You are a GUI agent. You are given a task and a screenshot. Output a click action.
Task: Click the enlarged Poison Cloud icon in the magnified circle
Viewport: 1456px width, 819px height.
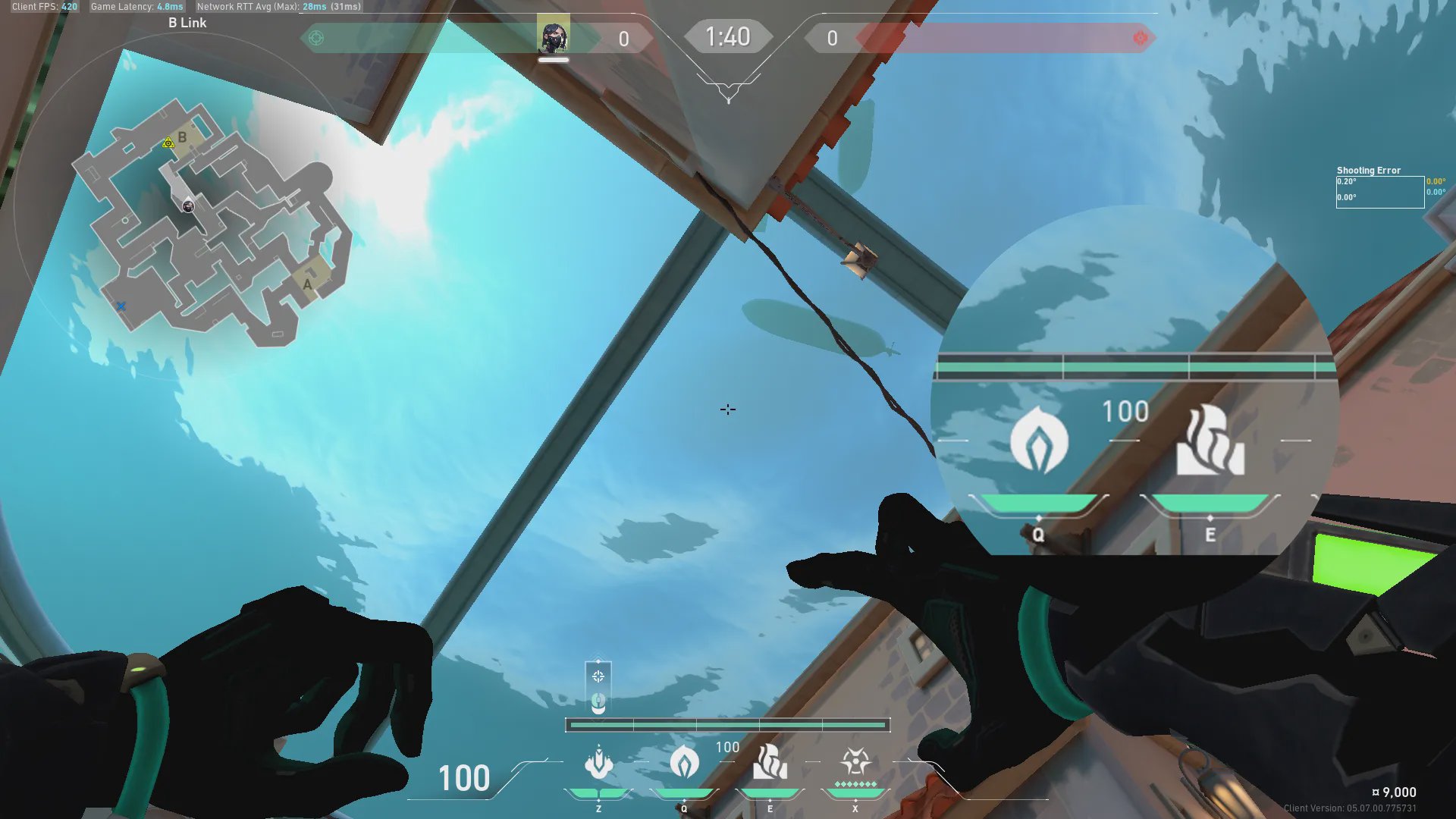(1039, 440)
